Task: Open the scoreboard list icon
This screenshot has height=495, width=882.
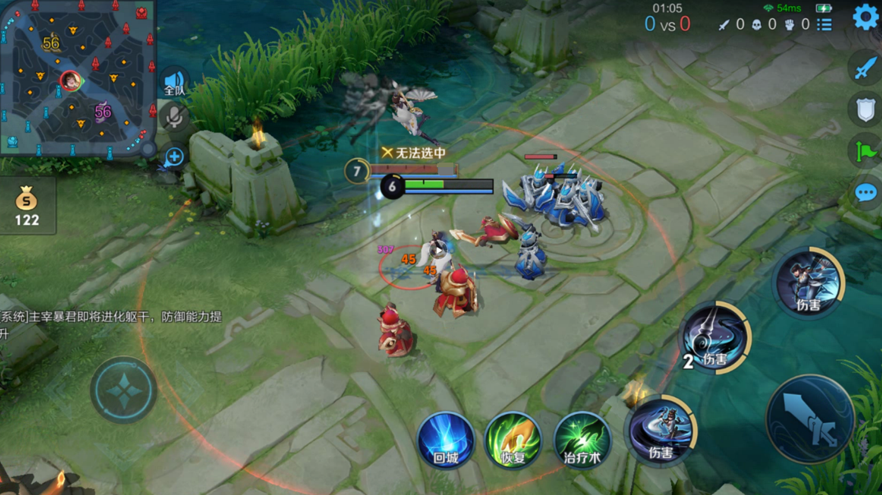Action: pos(824,24)
